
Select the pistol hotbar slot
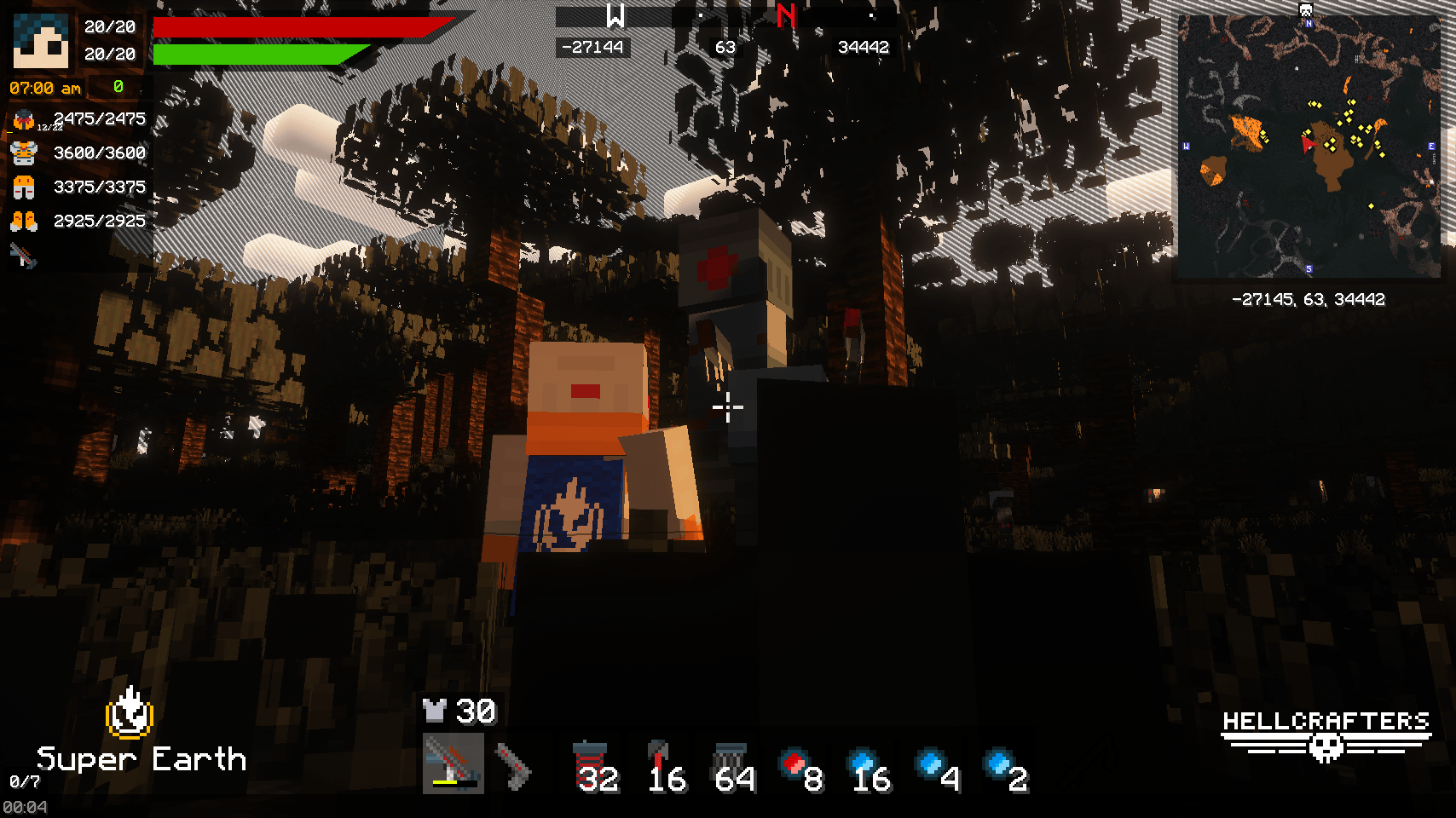point(513,767)
